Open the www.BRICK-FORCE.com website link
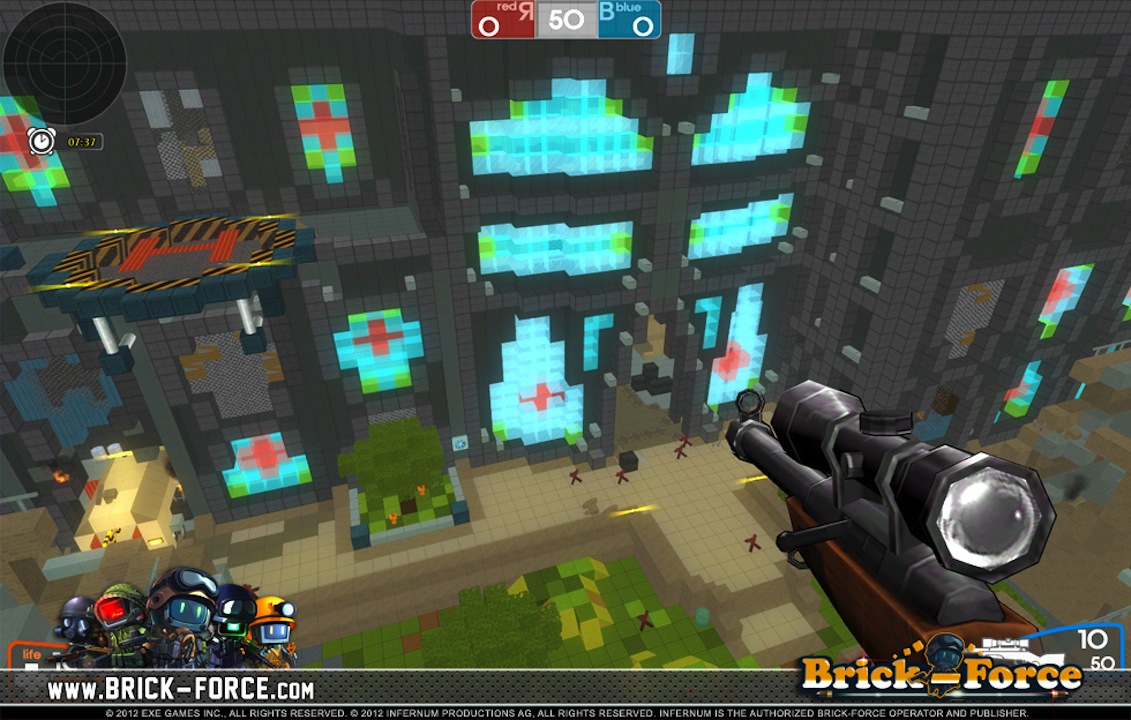The width and height of the screenshot is (1131, 720). click(181, 689)
